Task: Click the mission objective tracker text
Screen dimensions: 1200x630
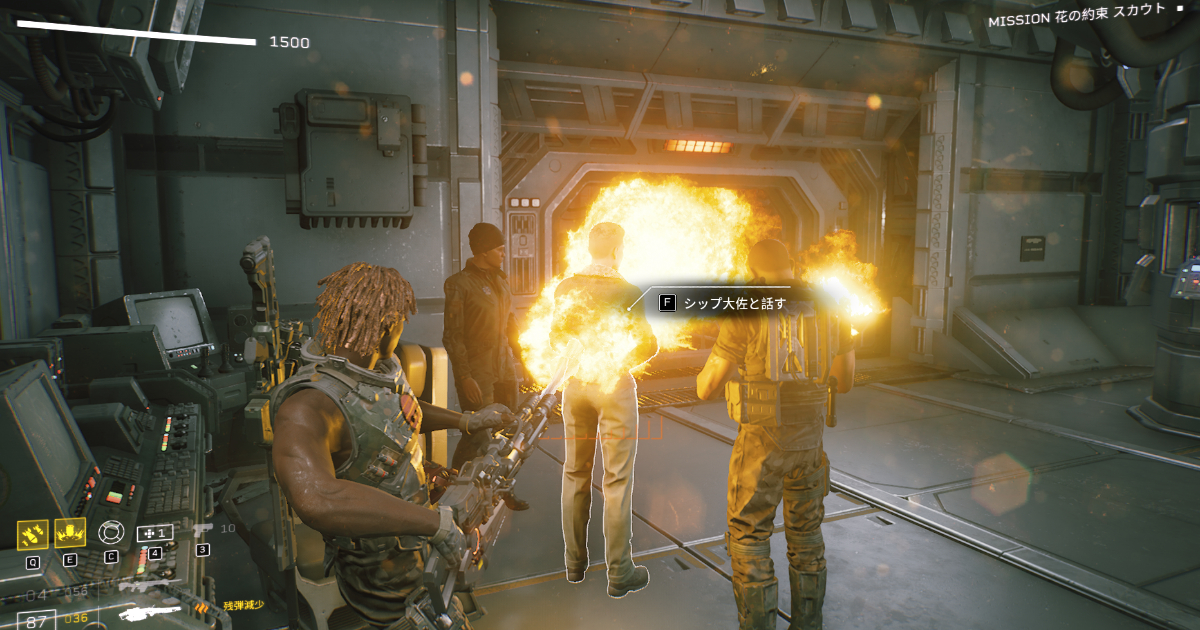Action: 1076,17
